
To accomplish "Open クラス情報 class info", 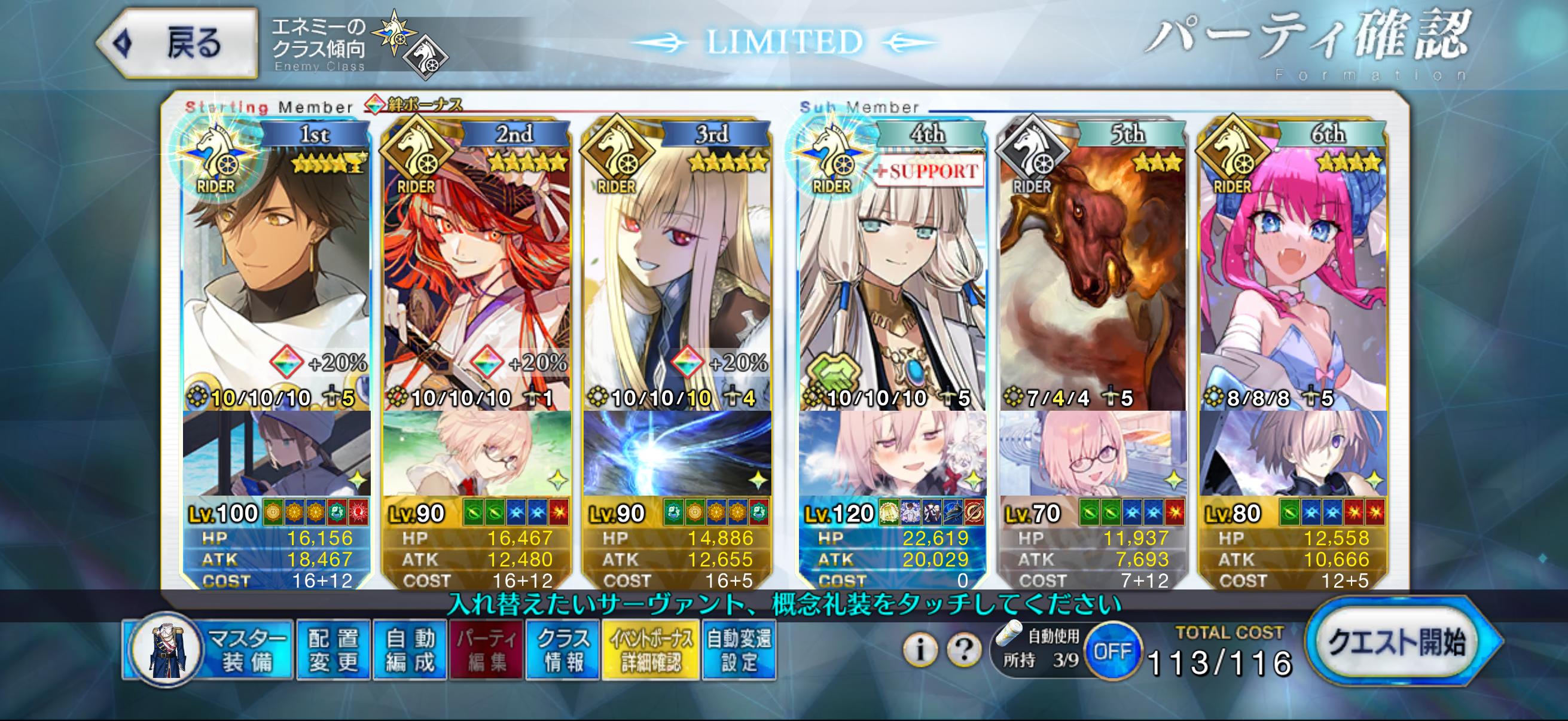I will 563,650.
